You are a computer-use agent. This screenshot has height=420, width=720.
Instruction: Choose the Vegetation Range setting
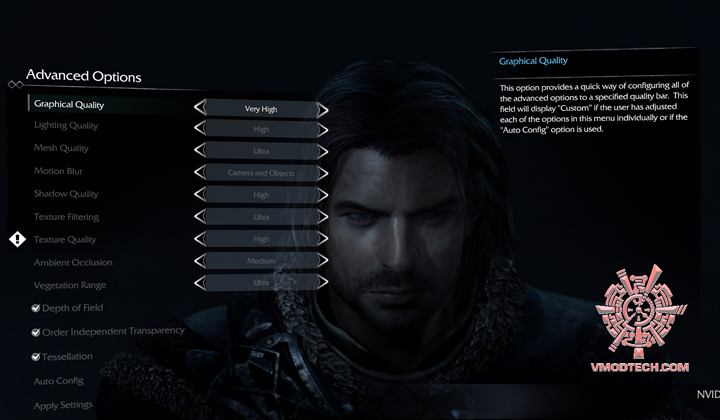[x=72, y=285]
